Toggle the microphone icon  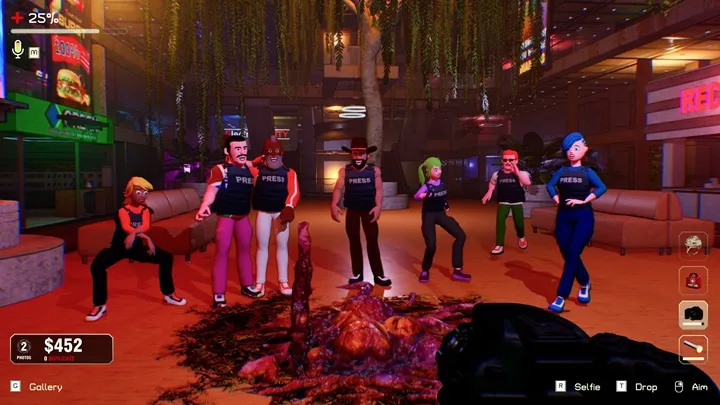coord(17,49)
